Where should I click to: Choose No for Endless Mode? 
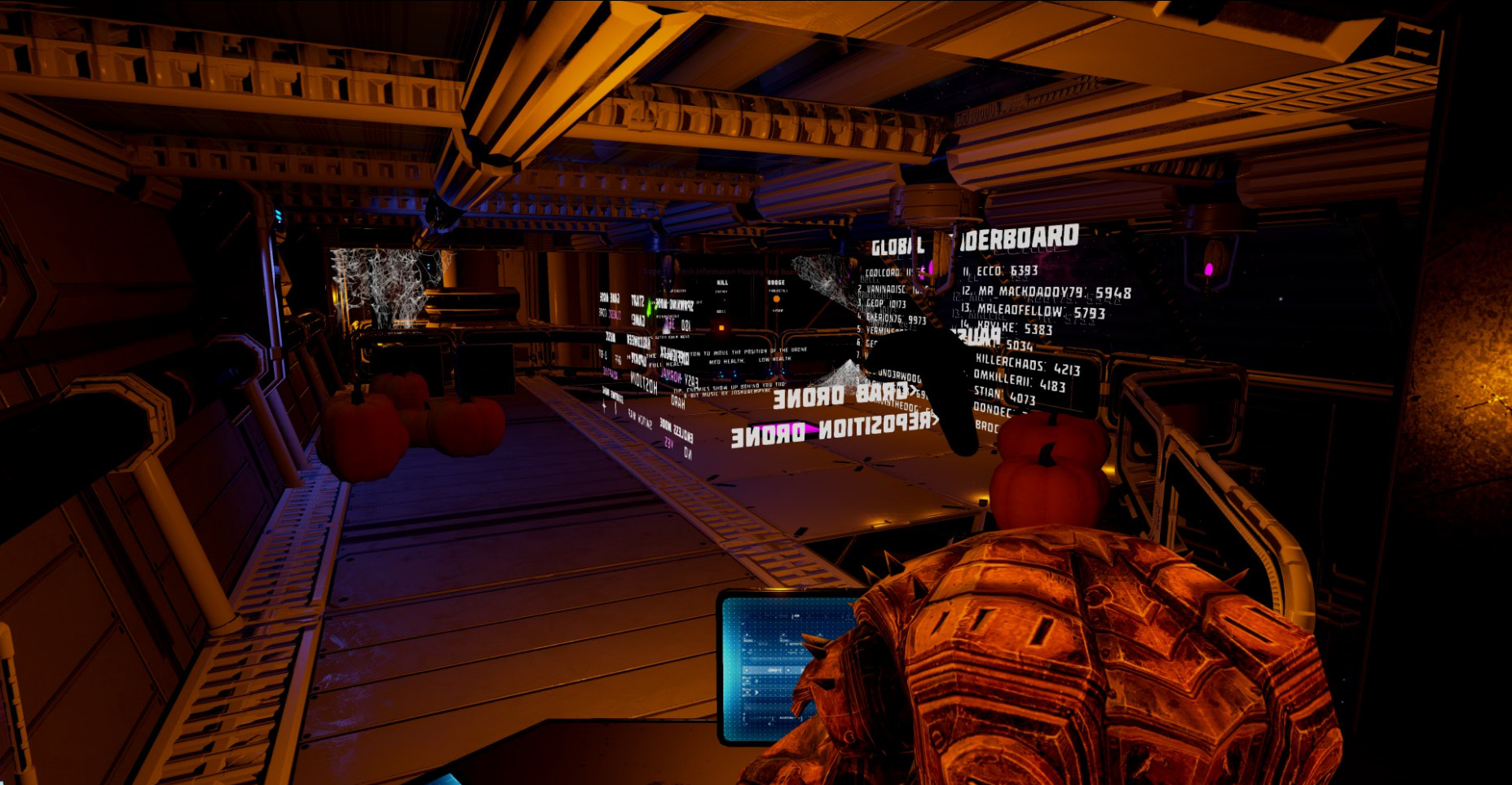click(x=688, y=453)
